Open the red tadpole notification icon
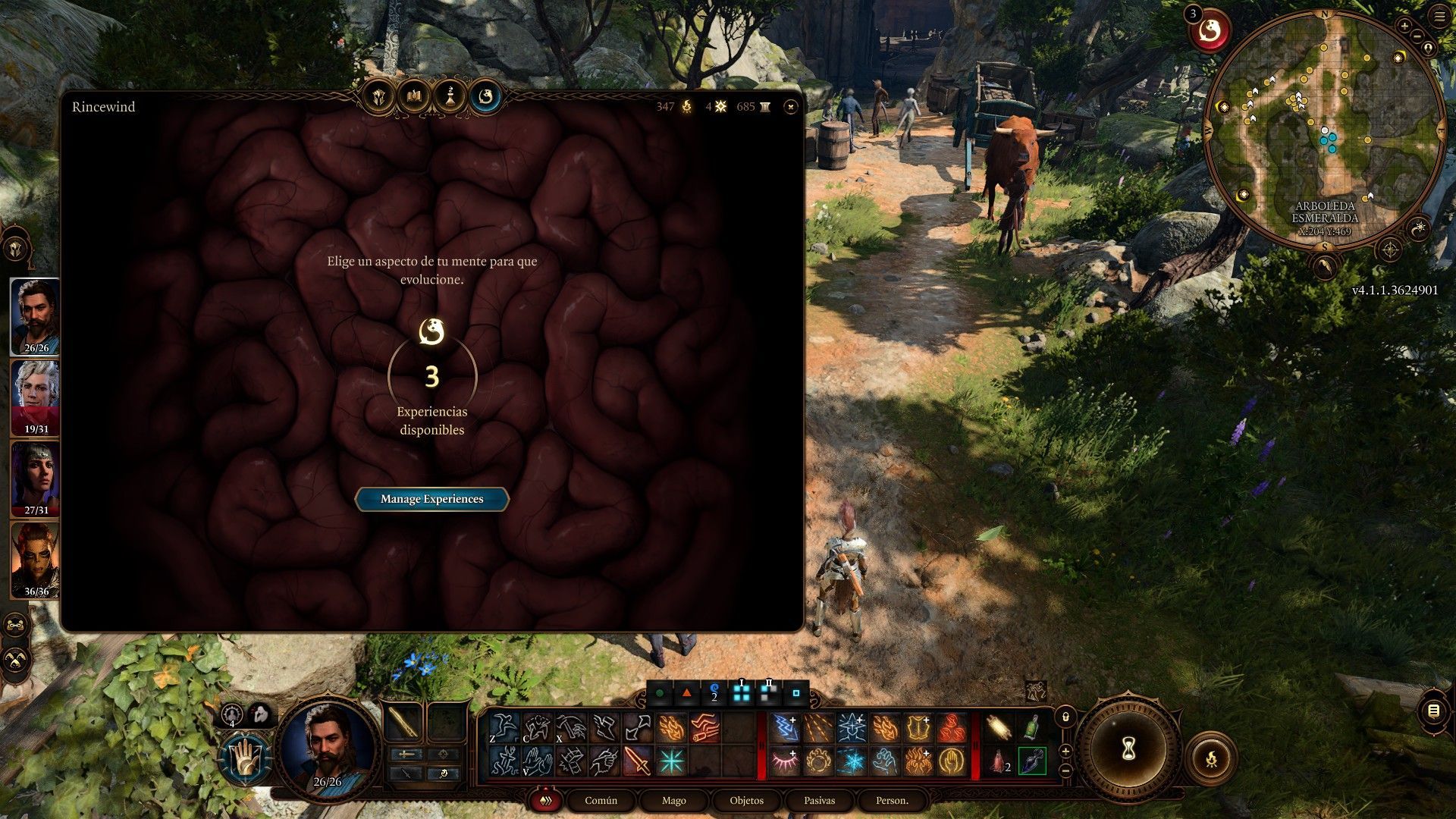1456x819 pixels. [x=1210, y=32]
